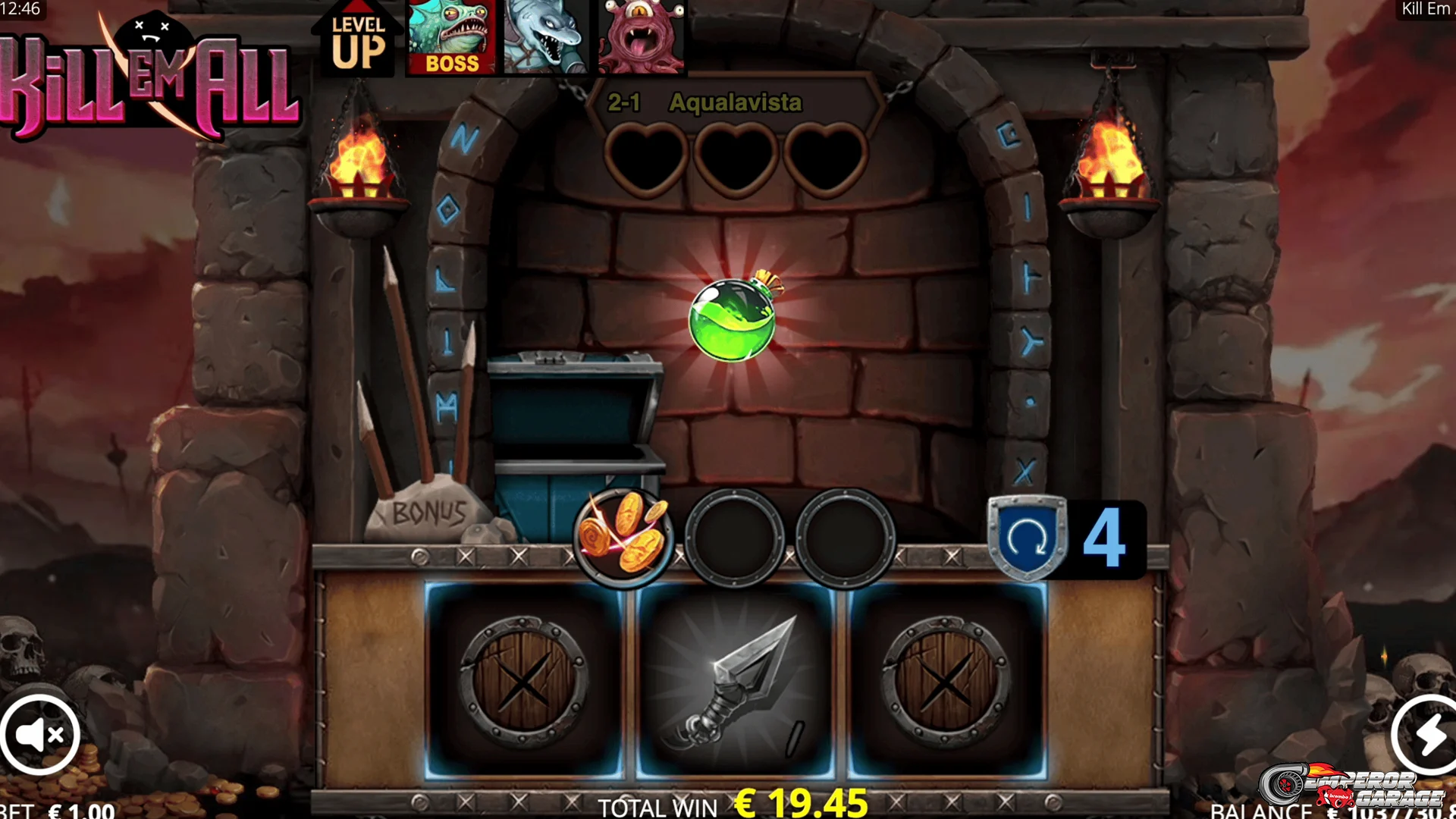
Task: Activate the lightning bolt turbo button
Action: pyautogui.click(x=1427, y=734)
